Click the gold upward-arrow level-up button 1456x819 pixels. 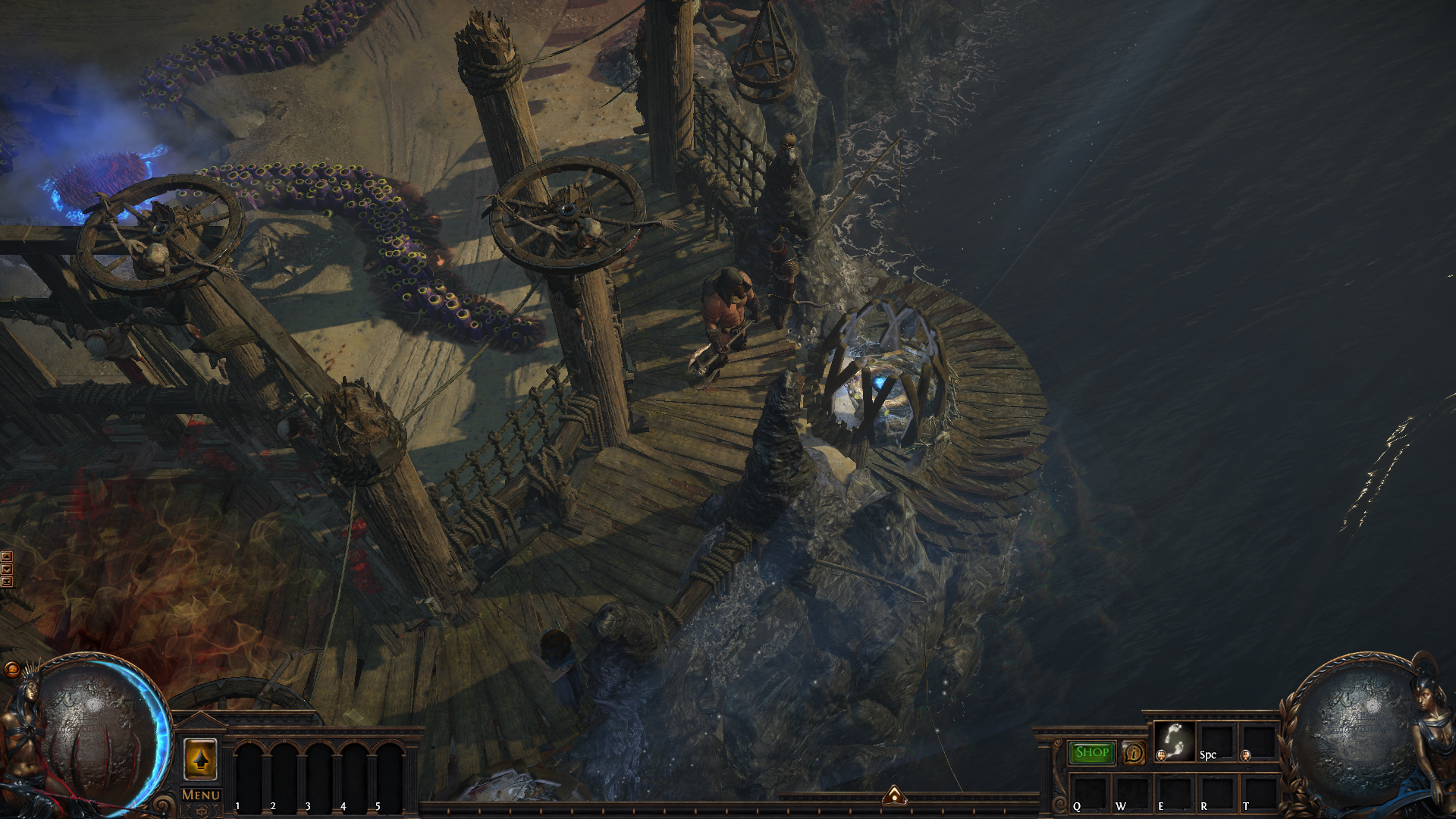coord(200,758)
